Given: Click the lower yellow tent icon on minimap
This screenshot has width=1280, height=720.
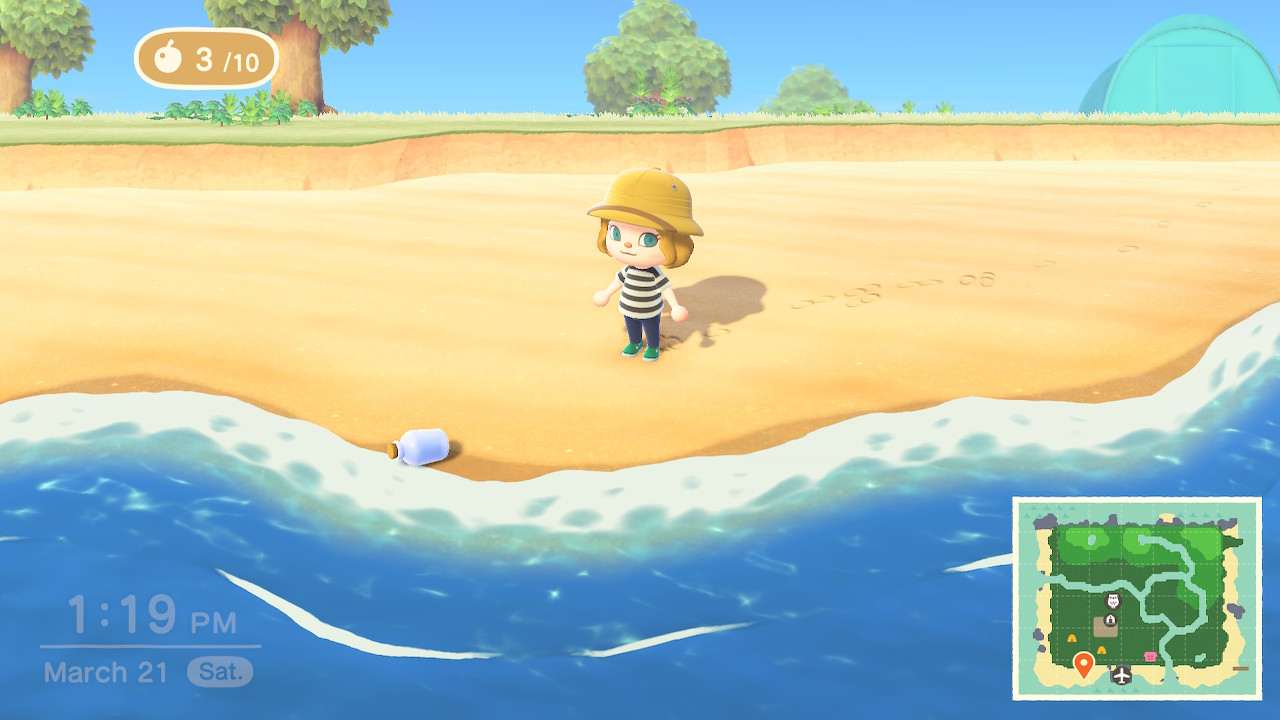Looking at the screenshot, I should click(x=1101, y=649).
